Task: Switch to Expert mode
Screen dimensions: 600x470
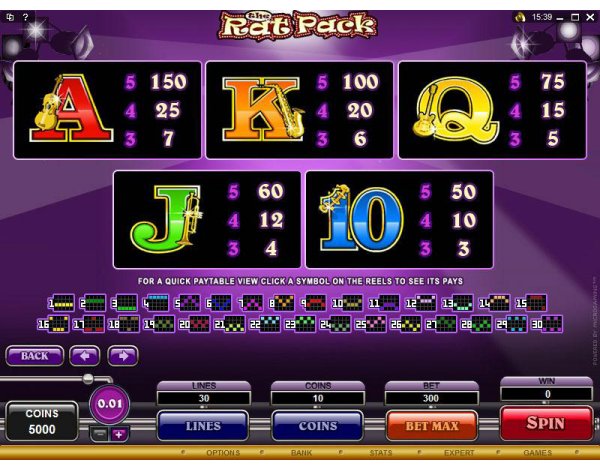Action: coord(459,452)
